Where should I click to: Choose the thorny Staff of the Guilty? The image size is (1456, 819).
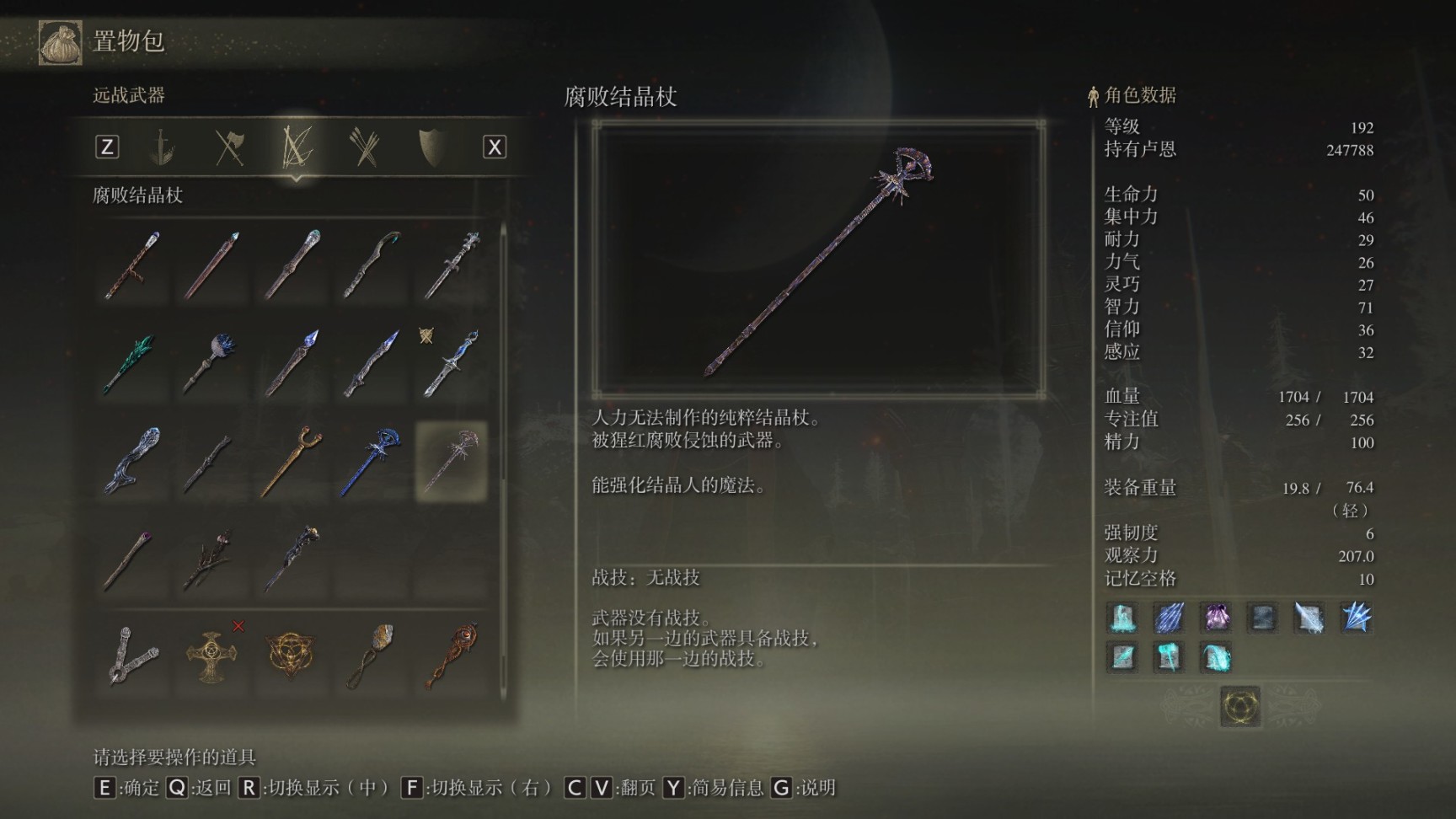pos(211,557)
